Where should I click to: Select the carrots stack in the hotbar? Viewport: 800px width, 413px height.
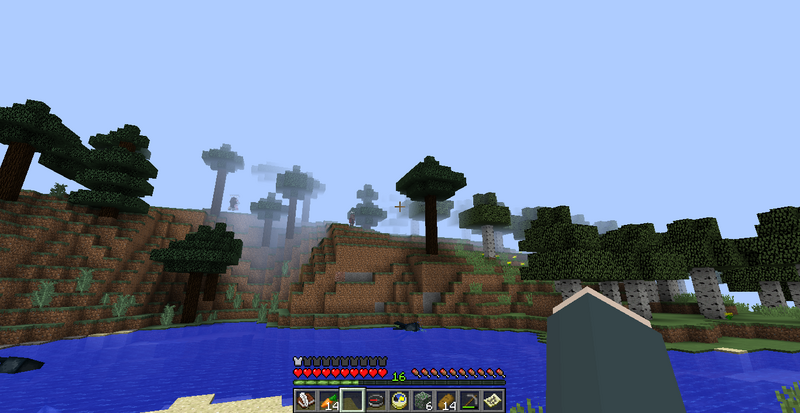328,401
